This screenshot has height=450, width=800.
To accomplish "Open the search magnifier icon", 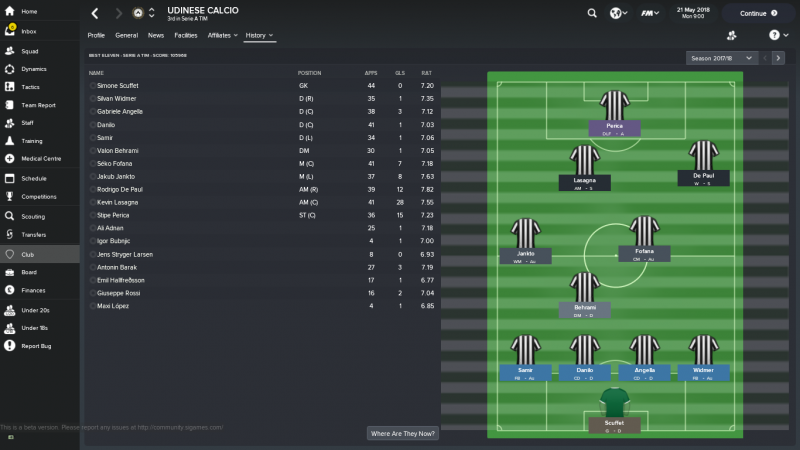I will [592, 14].
